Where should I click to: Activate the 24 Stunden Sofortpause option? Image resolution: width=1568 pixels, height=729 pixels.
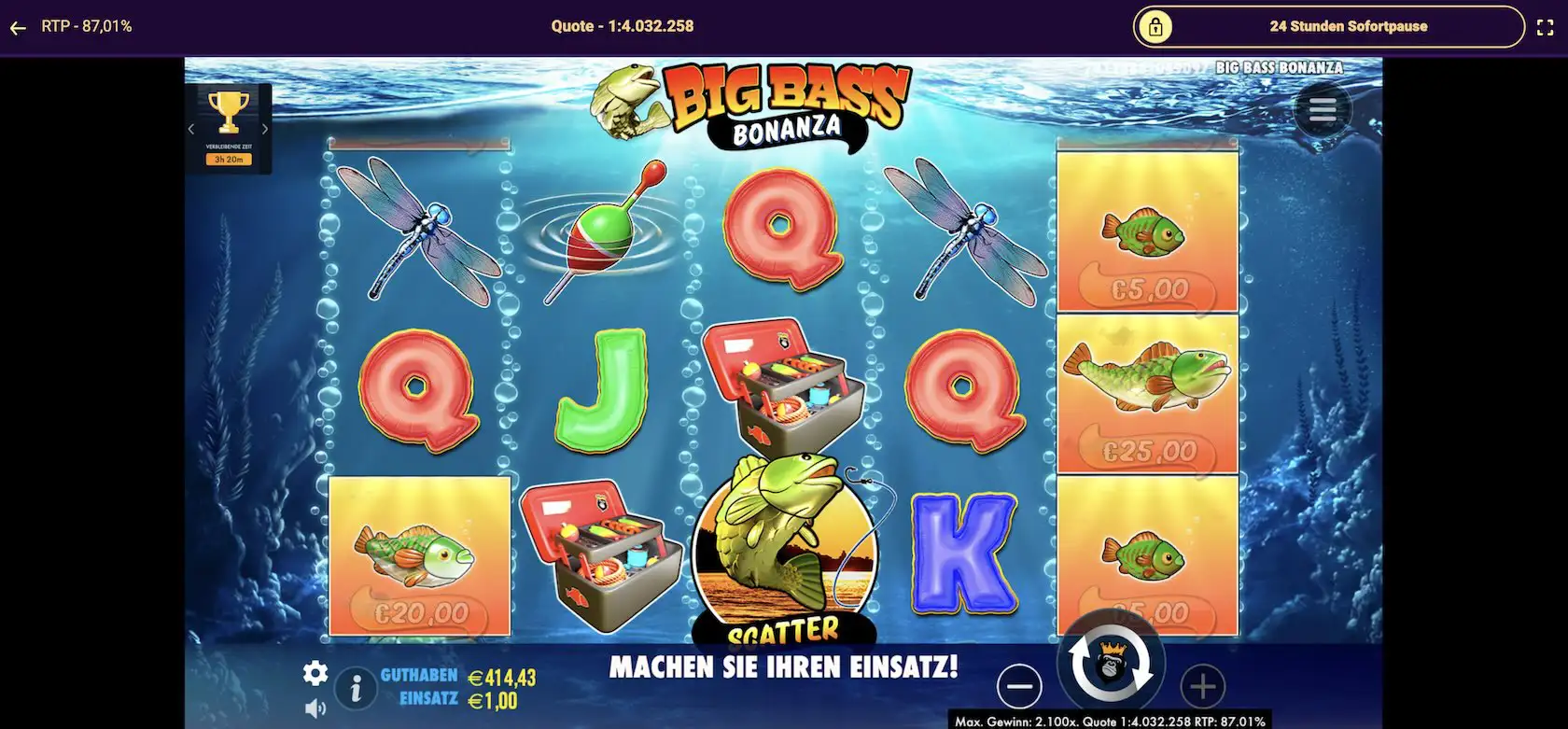(1348, 26)
